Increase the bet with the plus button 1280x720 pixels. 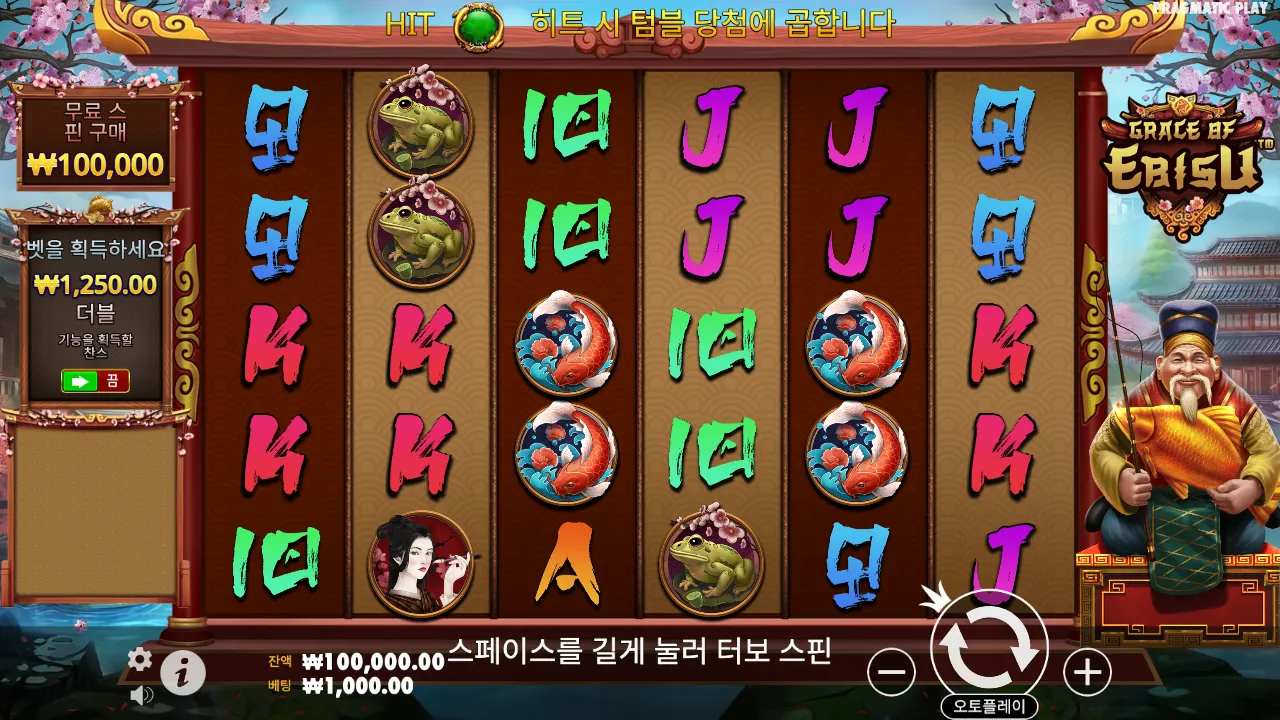1087,672
